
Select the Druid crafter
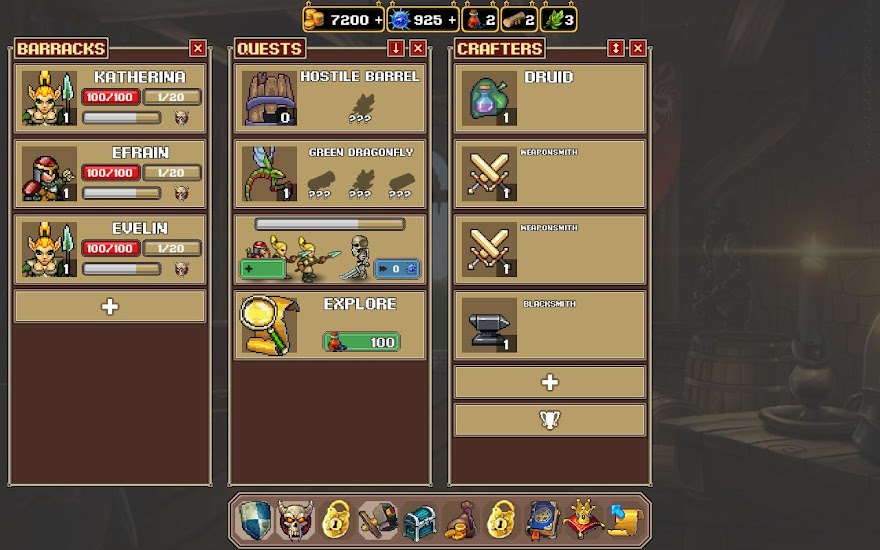[550, 98]
